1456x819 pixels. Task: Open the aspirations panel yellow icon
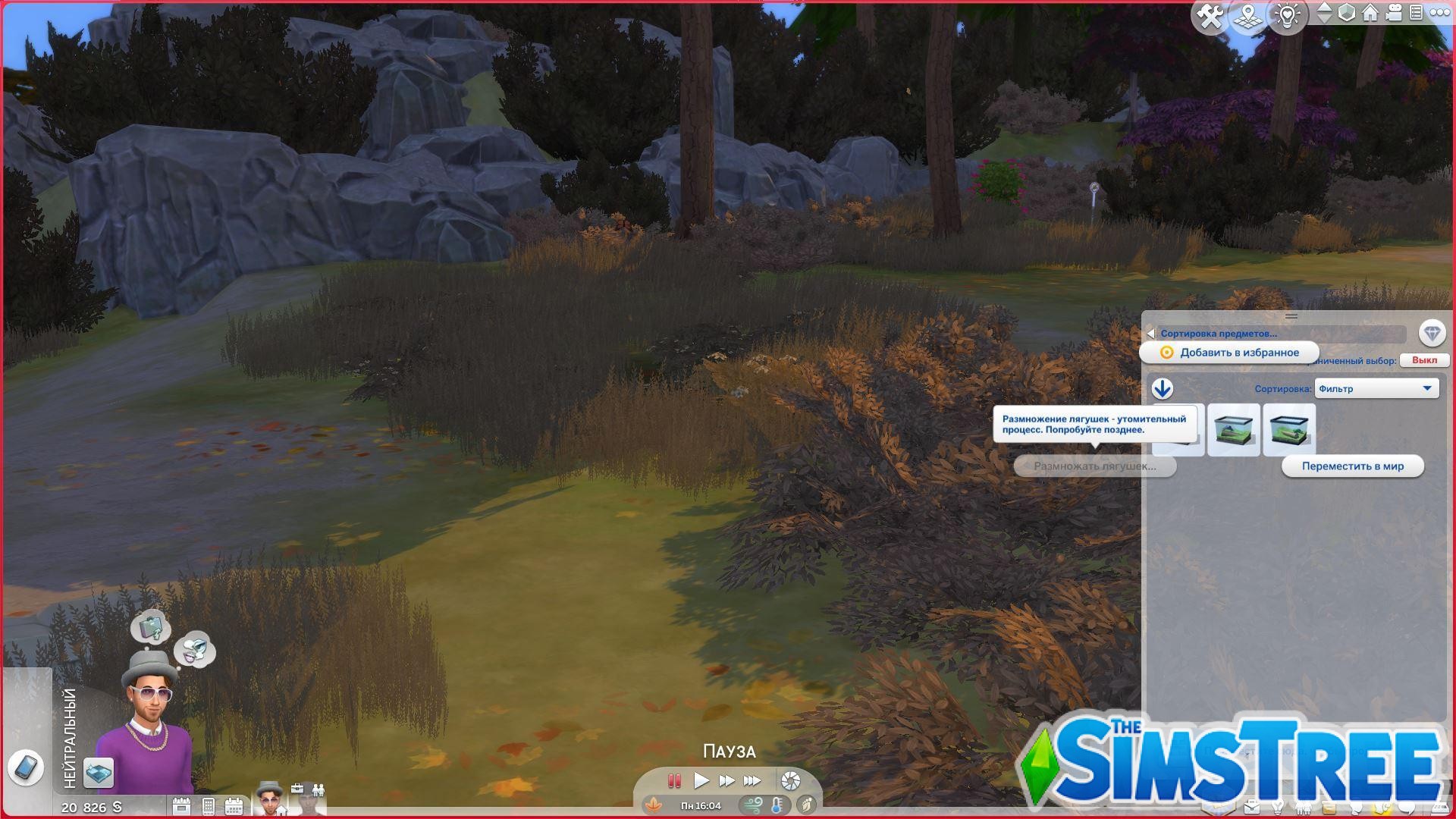(1382, 808)
